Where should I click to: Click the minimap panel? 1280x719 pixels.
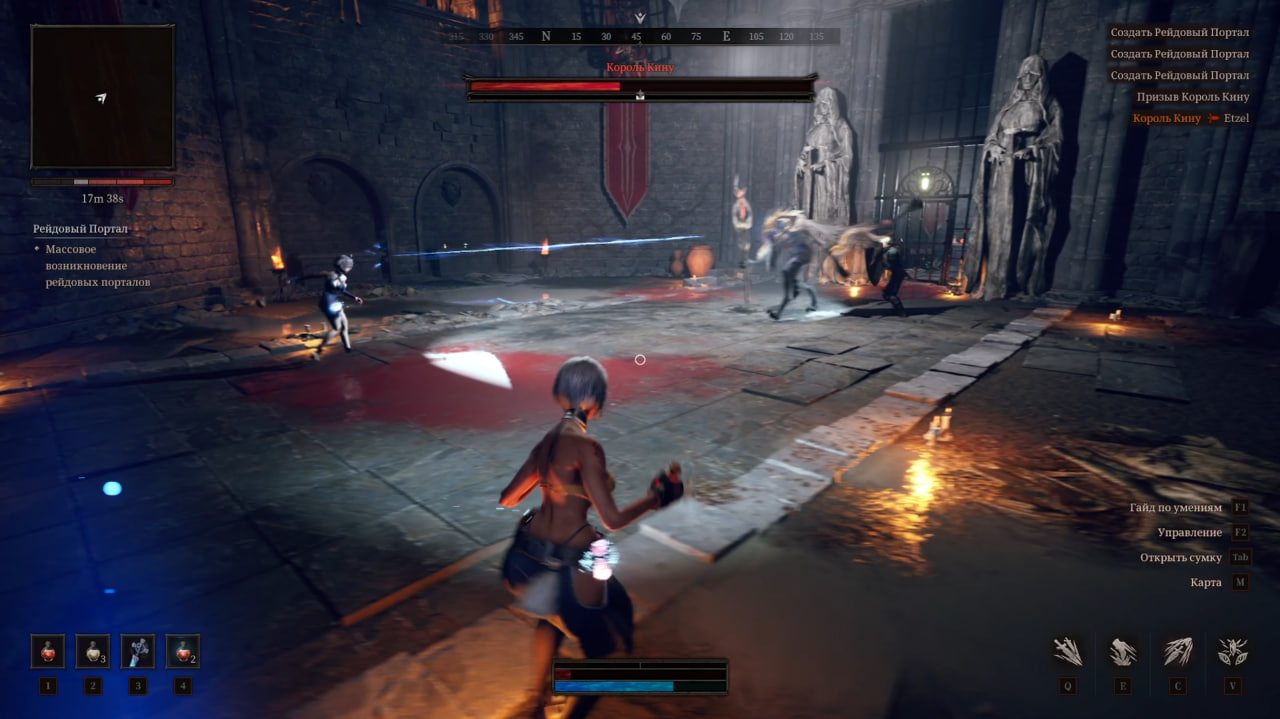(x=103, y=97)
